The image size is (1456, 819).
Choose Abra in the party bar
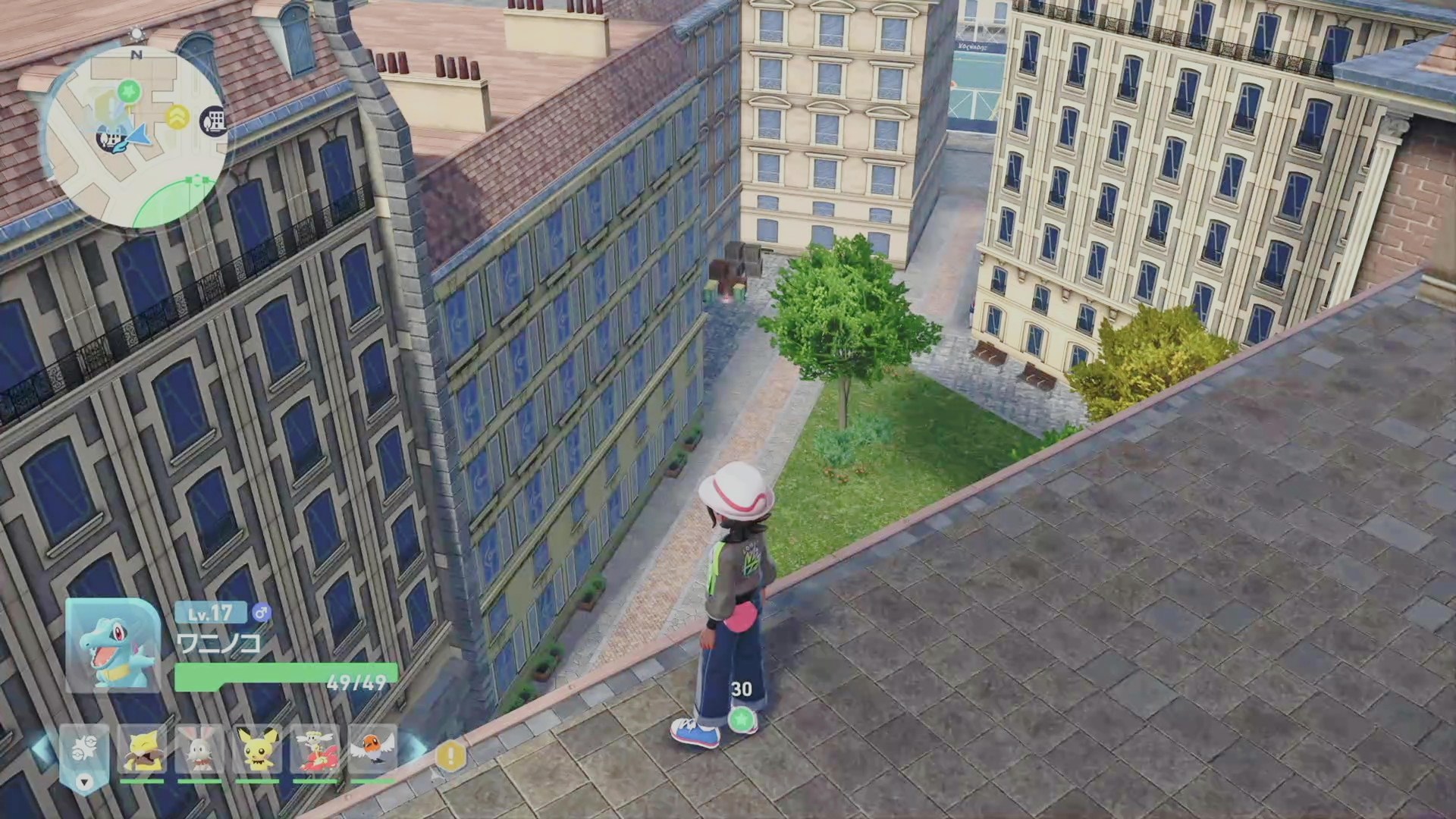pos(142,749)
